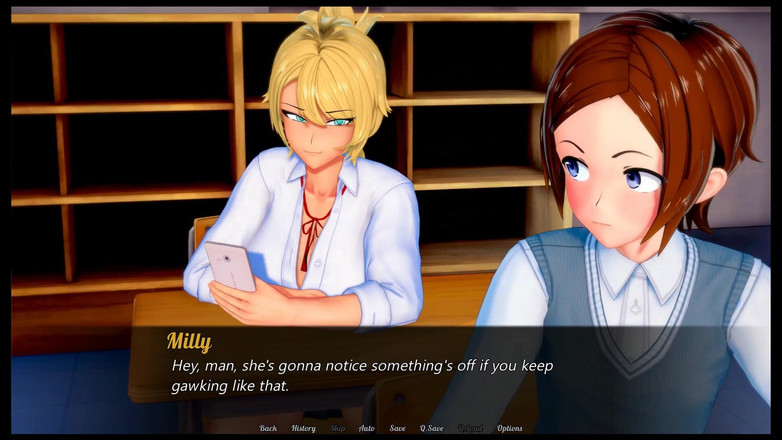Screen dimensions: 782x440
Task: Turn on Auto advance mode
Action: click(367, 428)
